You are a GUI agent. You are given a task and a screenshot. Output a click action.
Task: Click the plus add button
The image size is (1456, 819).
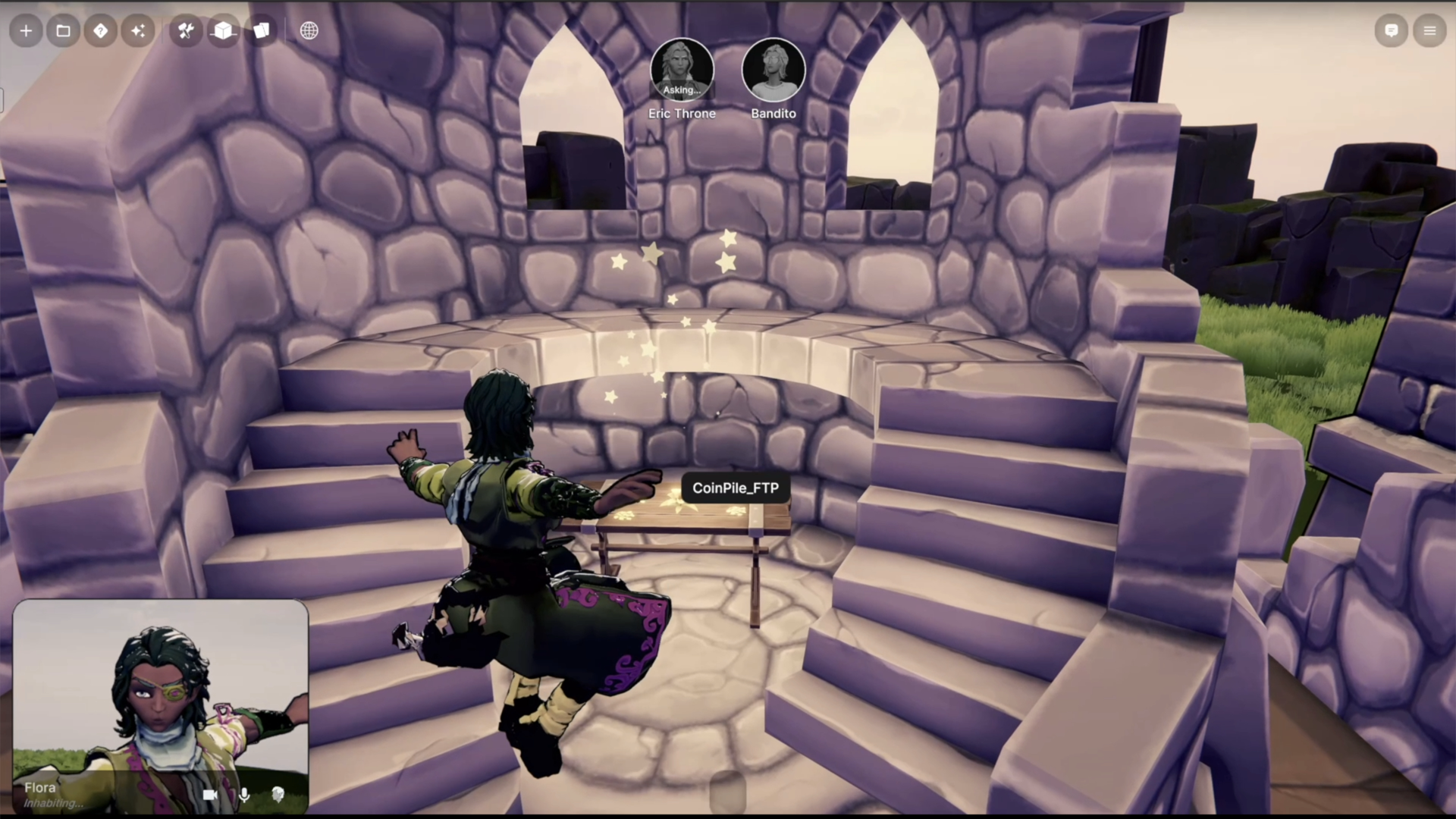pyautogui.click(x=26, y=31)
